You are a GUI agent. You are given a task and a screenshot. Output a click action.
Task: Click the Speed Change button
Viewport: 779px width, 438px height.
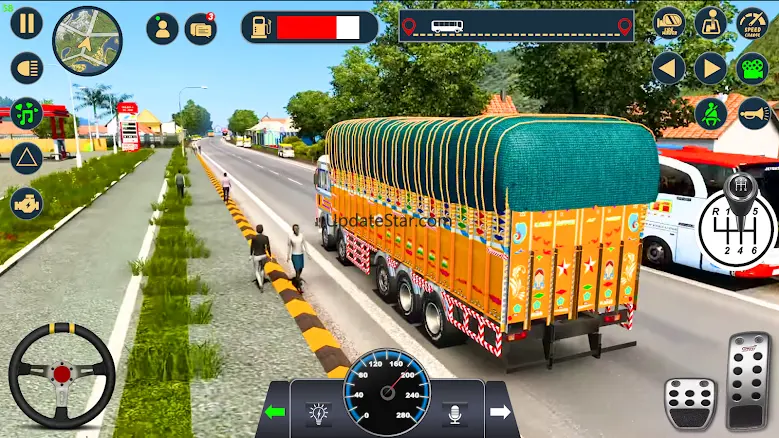[x=752, y=23]
